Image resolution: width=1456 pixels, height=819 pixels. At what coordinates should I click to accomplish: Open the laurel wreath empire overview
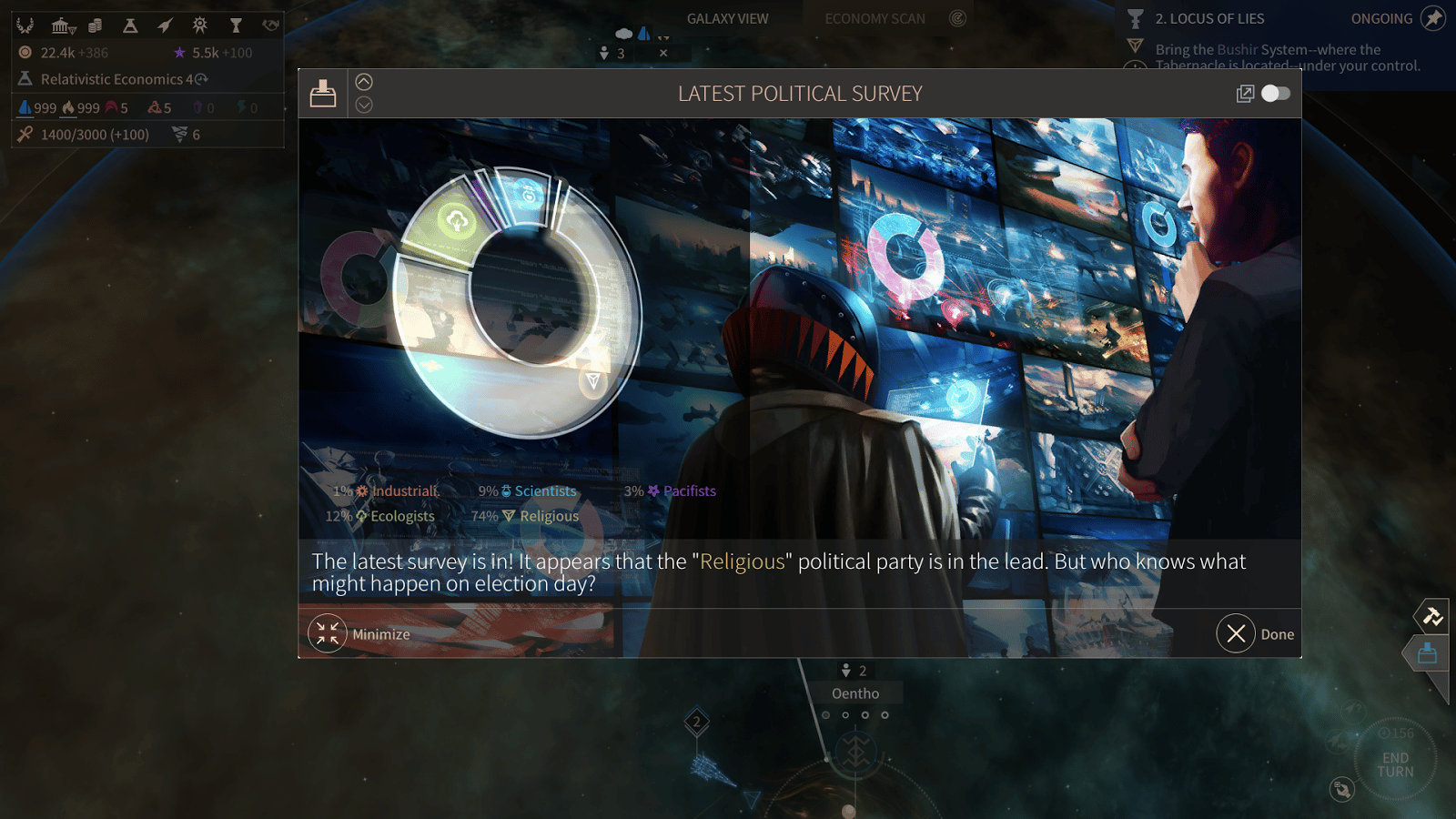[25, 25]
